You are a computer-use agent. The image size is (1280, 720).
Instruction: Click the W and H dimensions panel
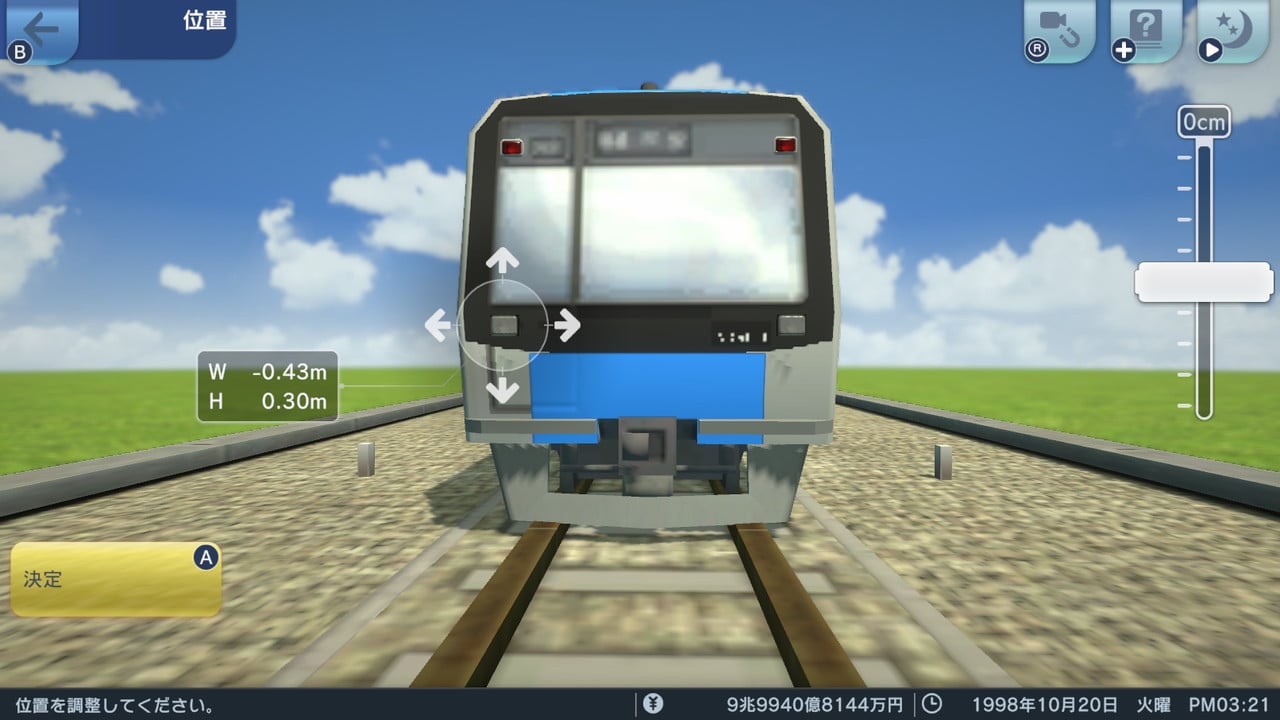[x=268, y=385]
